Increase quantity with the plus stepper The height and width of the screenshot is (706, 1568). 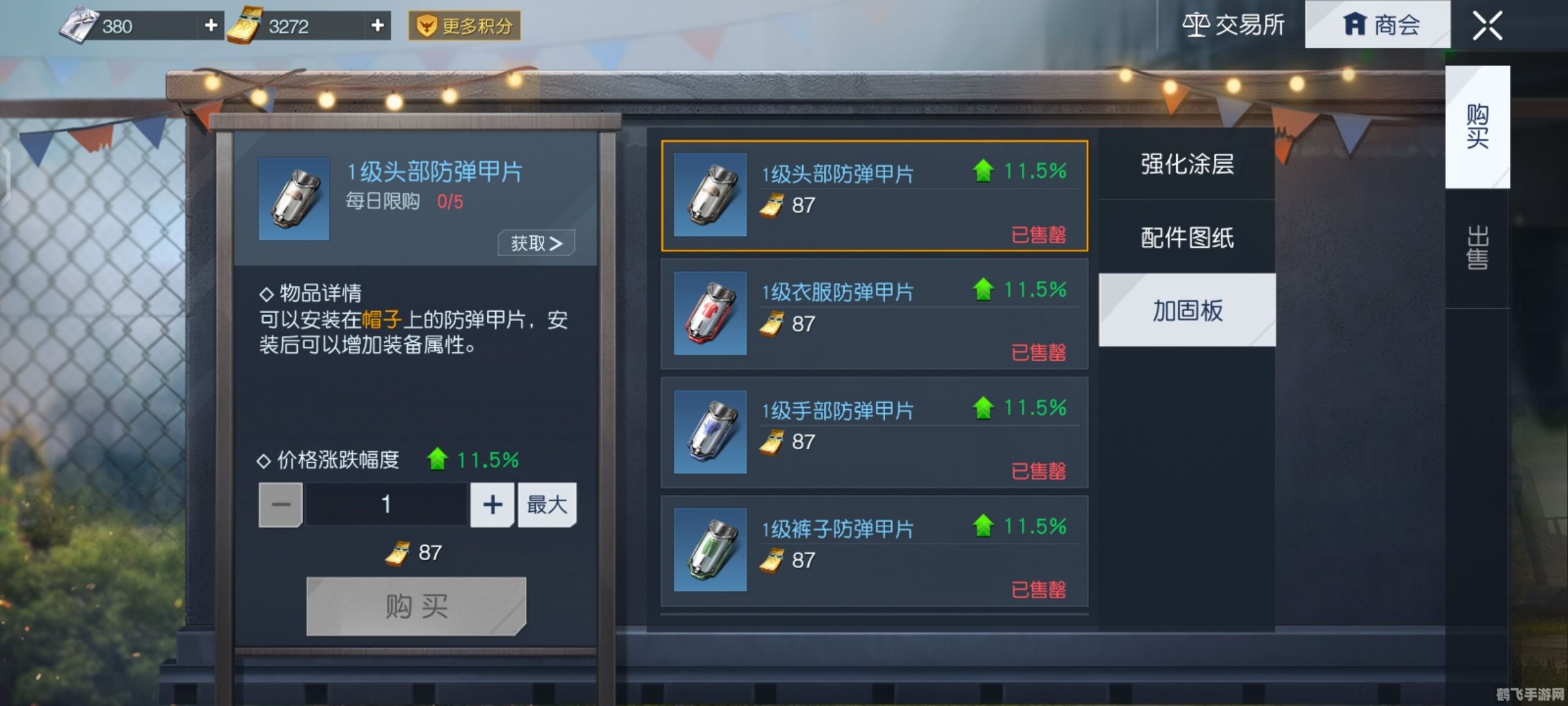[x=491, y=504]
